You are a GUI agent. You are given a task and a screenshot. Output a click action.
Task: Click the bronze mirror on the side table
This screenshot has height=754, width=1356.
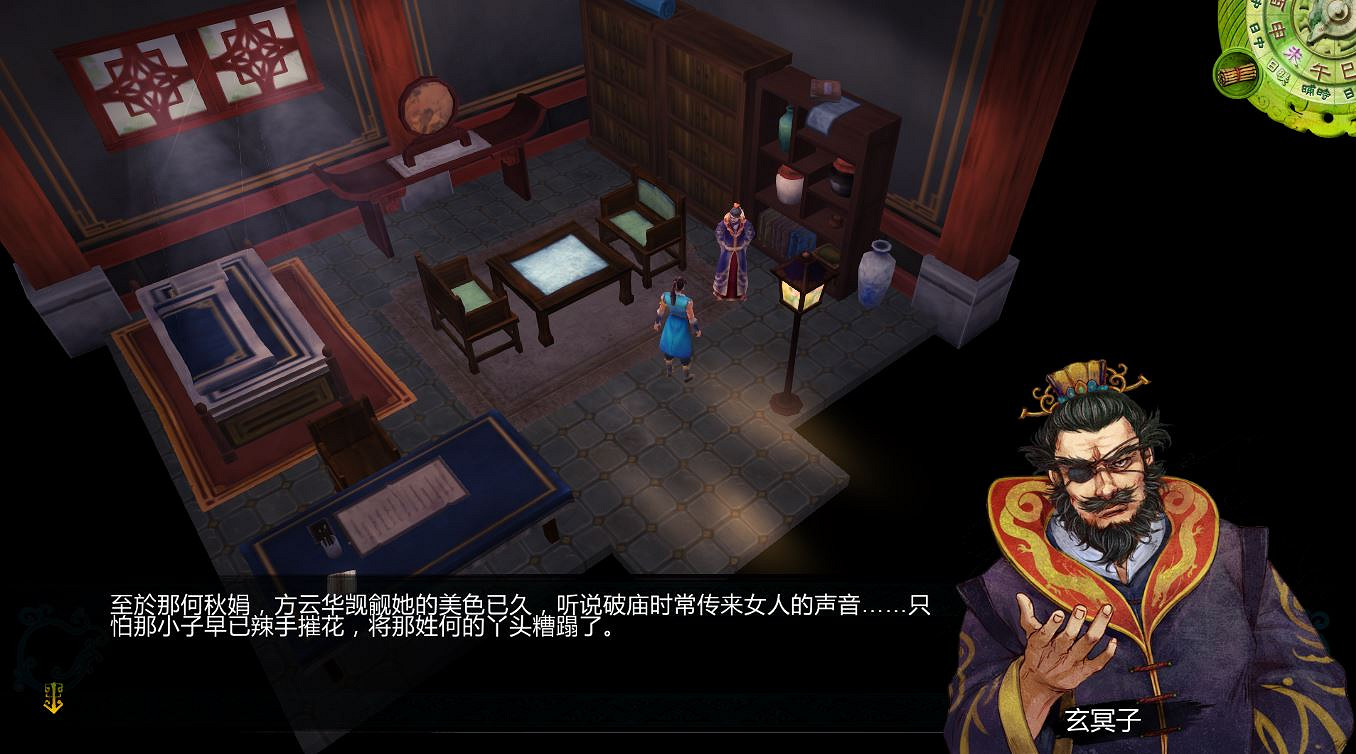(x=428, y=110)
